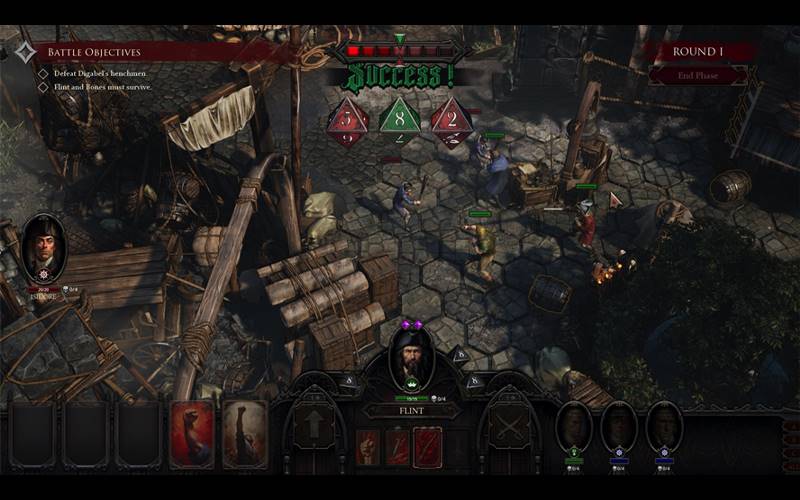800x500 pixels.
Task: Select the turn-order portrait with green marker
Action: 574,427
